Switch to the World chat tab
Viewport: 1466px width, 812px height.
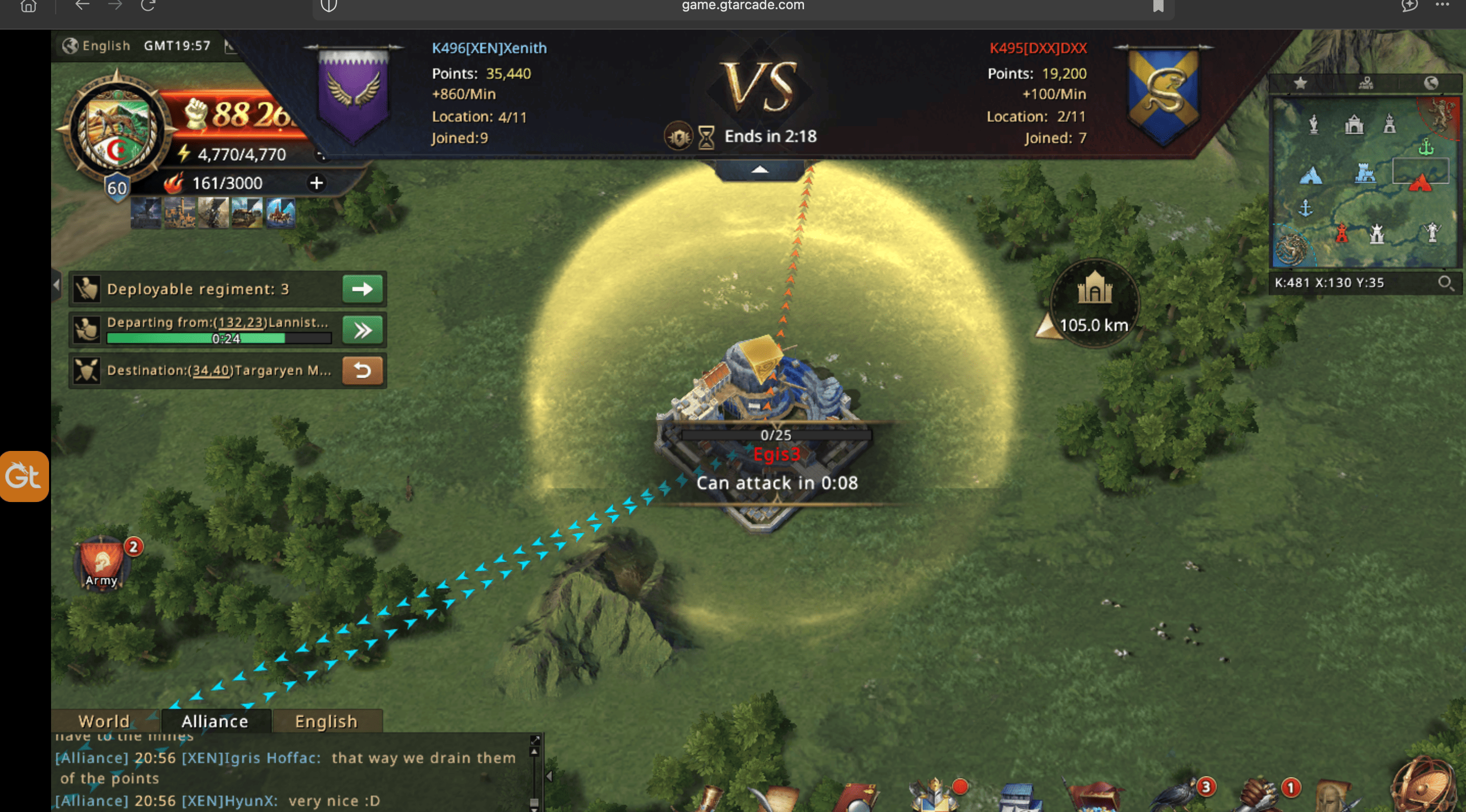point(104,721)
